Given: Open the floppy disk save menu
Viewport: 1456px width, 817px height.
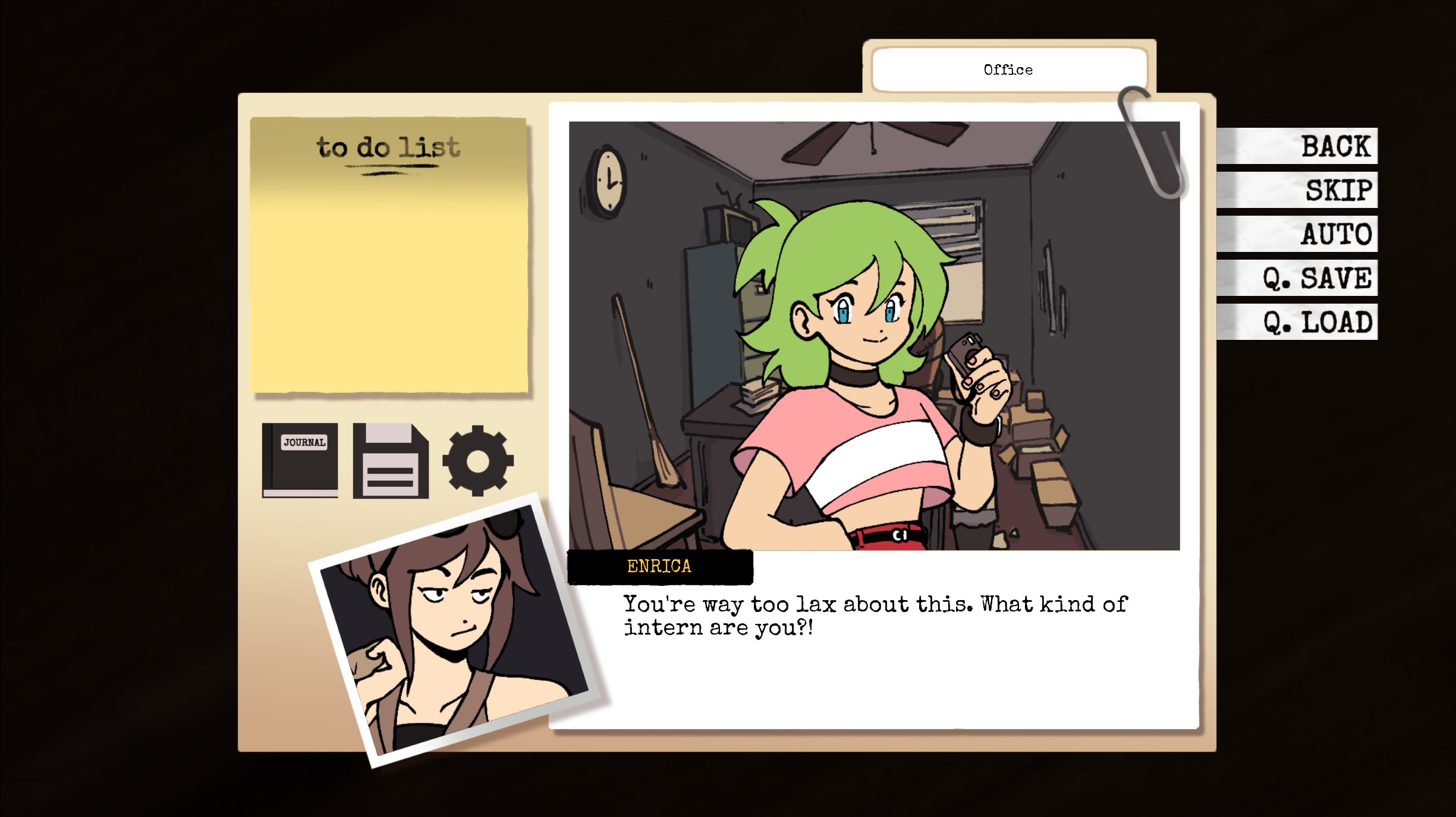Looking at the screenshot, I should click(x=391, y=460).
